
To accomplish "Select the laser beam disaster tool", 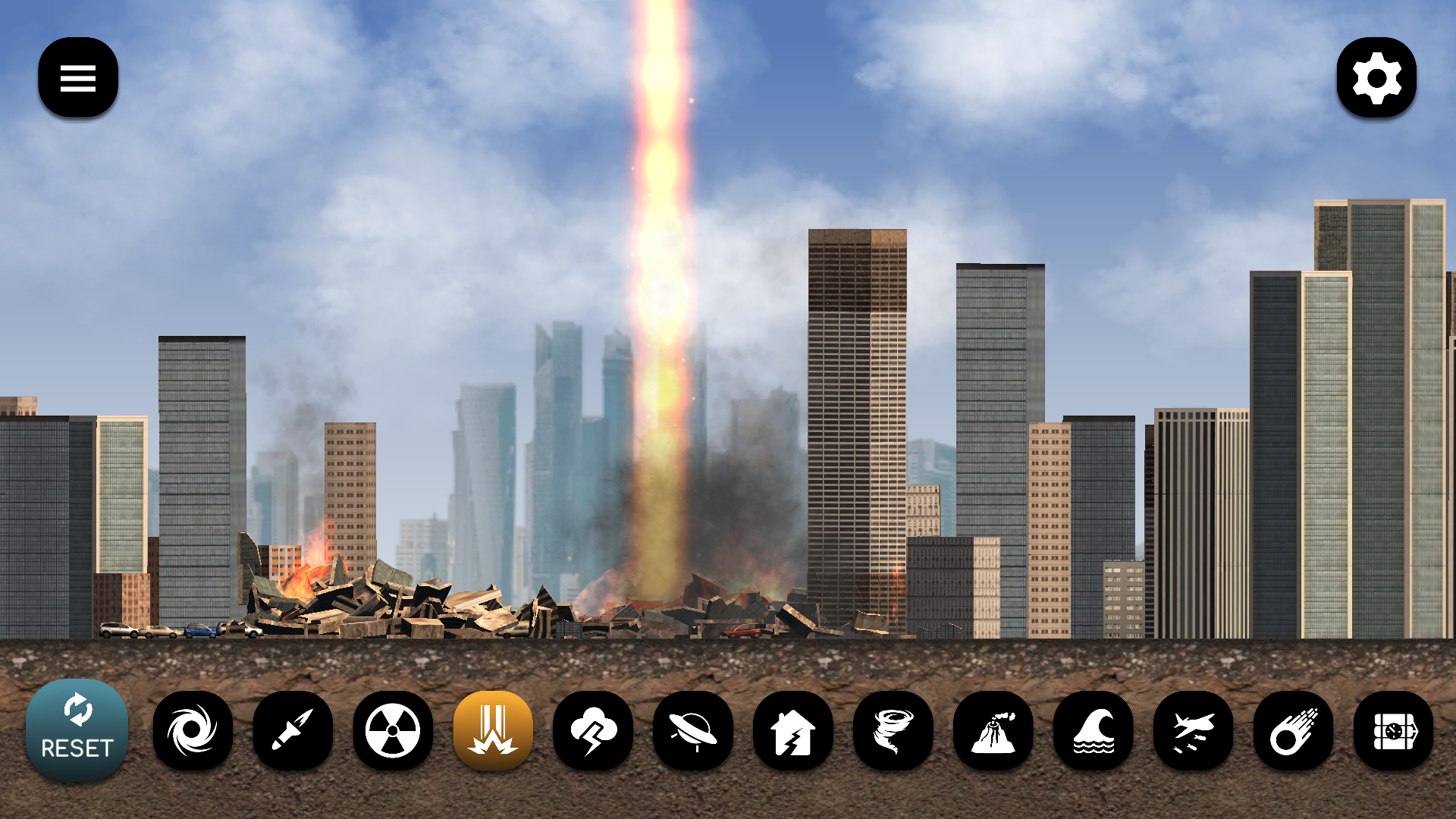I will click(x=494, y=730).
